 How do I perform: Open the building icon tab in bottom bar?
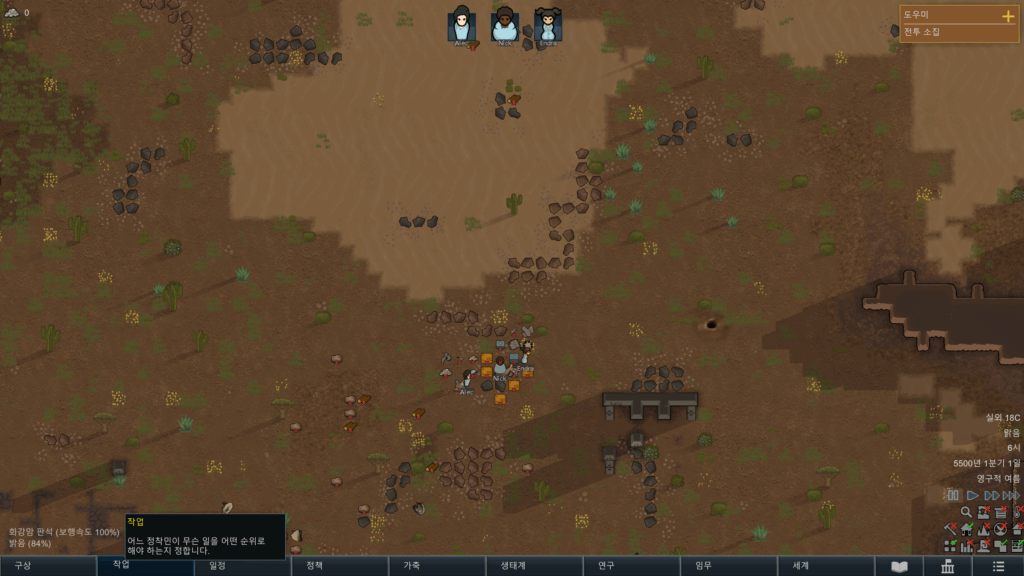tap(947, 567)
